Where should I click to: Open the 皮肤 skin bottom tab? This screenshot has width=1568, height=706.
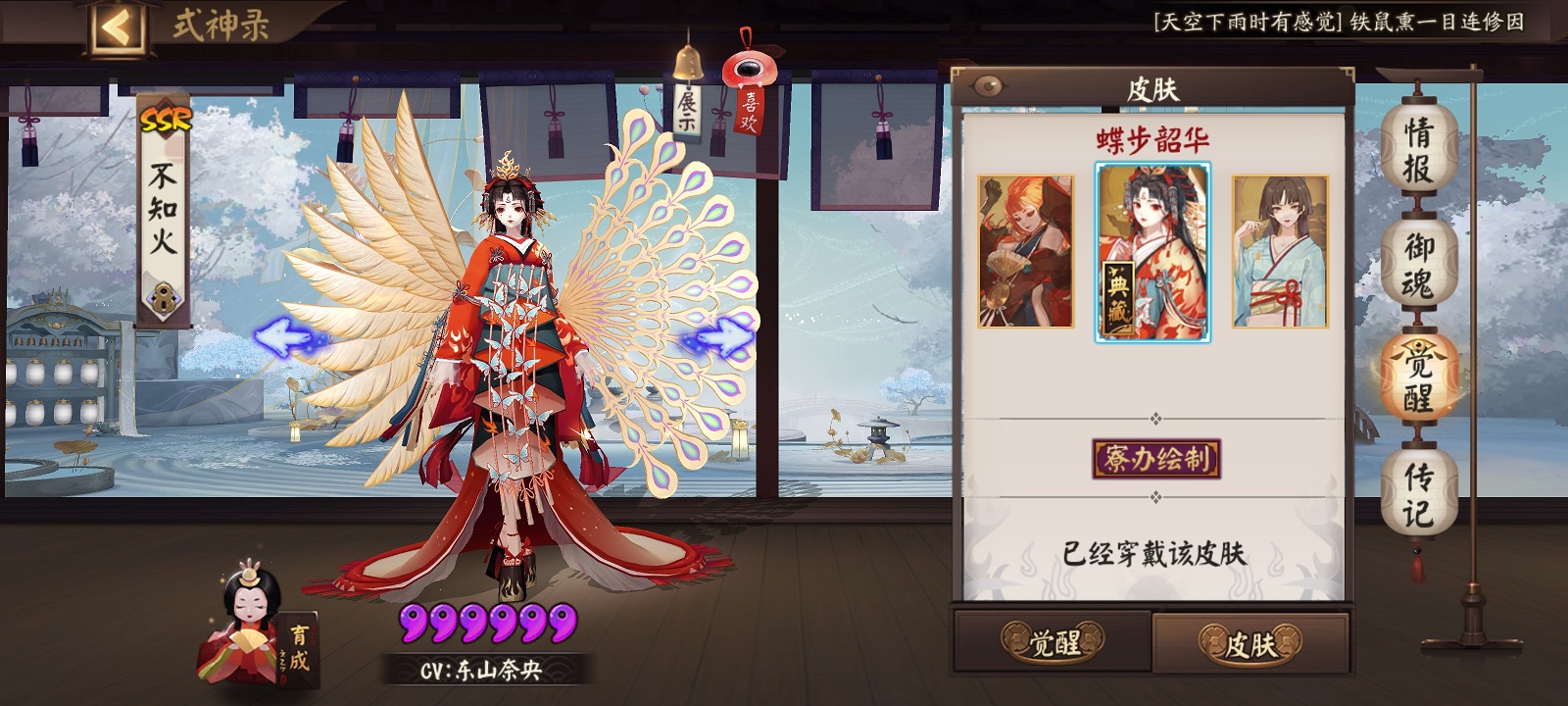[1250, 643]
